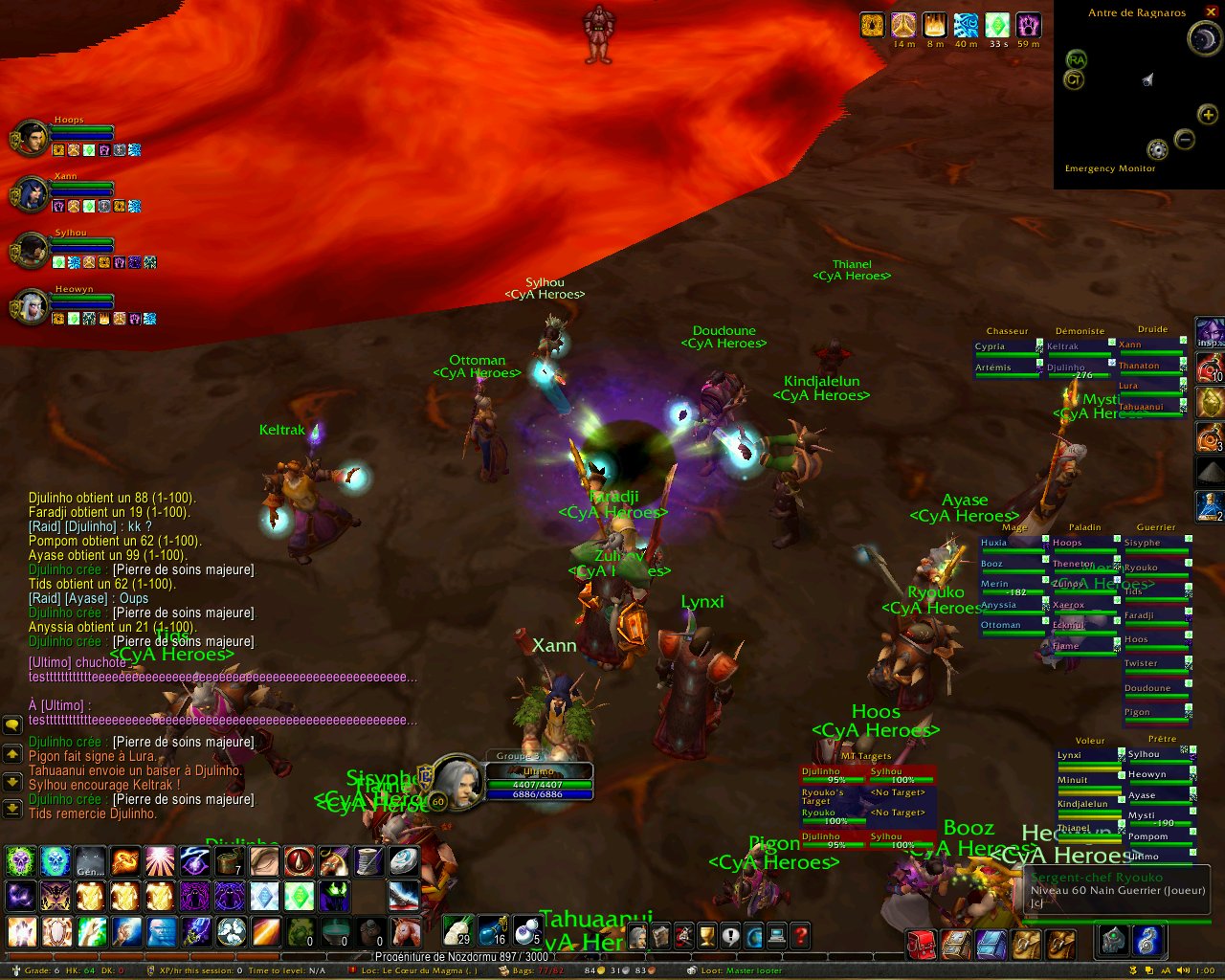Select Heowyn party member portrait
The width and height of the screenshot is (1225, 980).
(31, 306)
